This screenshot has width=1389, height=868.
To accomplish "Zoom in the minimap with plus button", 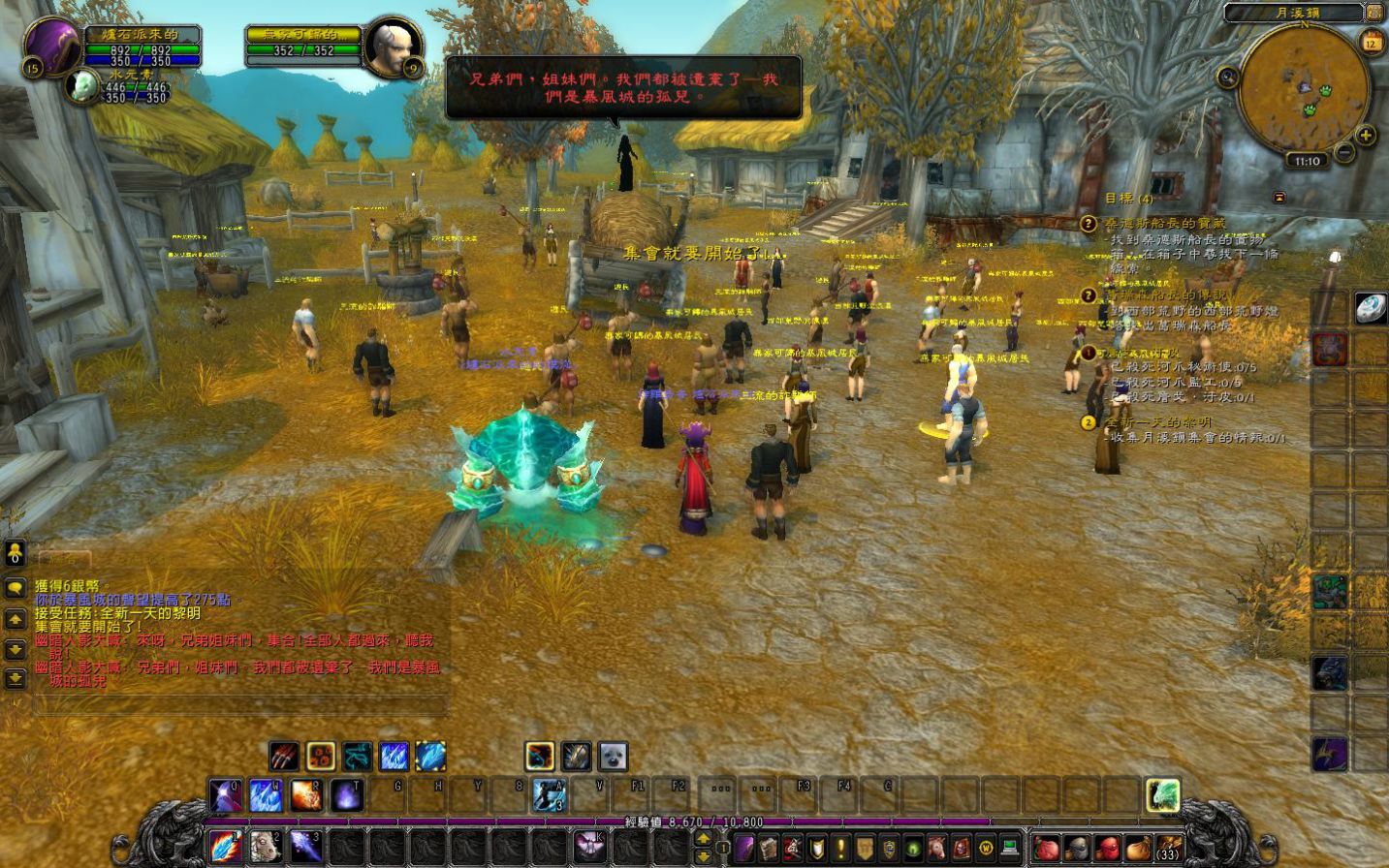I will coord(1366,136).
